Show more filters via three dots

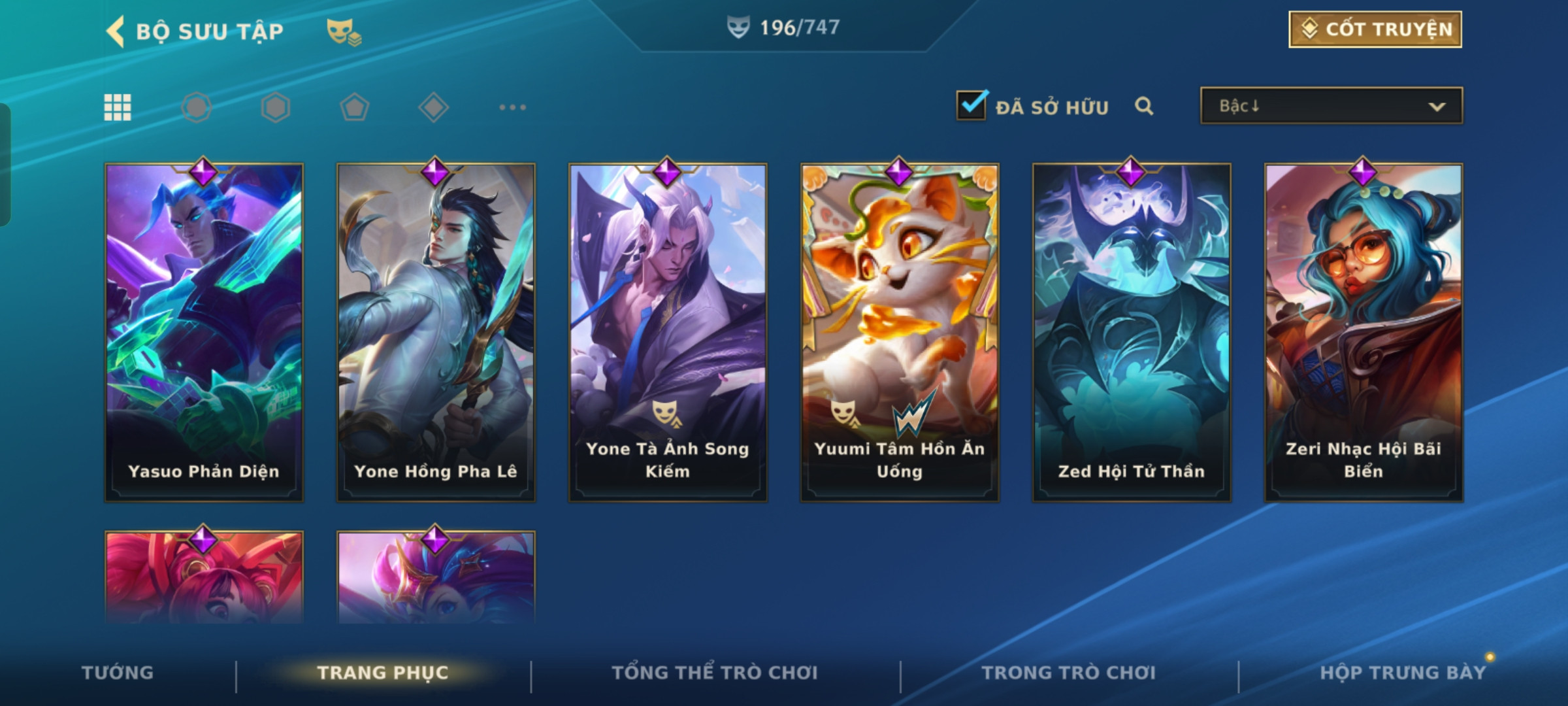[512, 107]
